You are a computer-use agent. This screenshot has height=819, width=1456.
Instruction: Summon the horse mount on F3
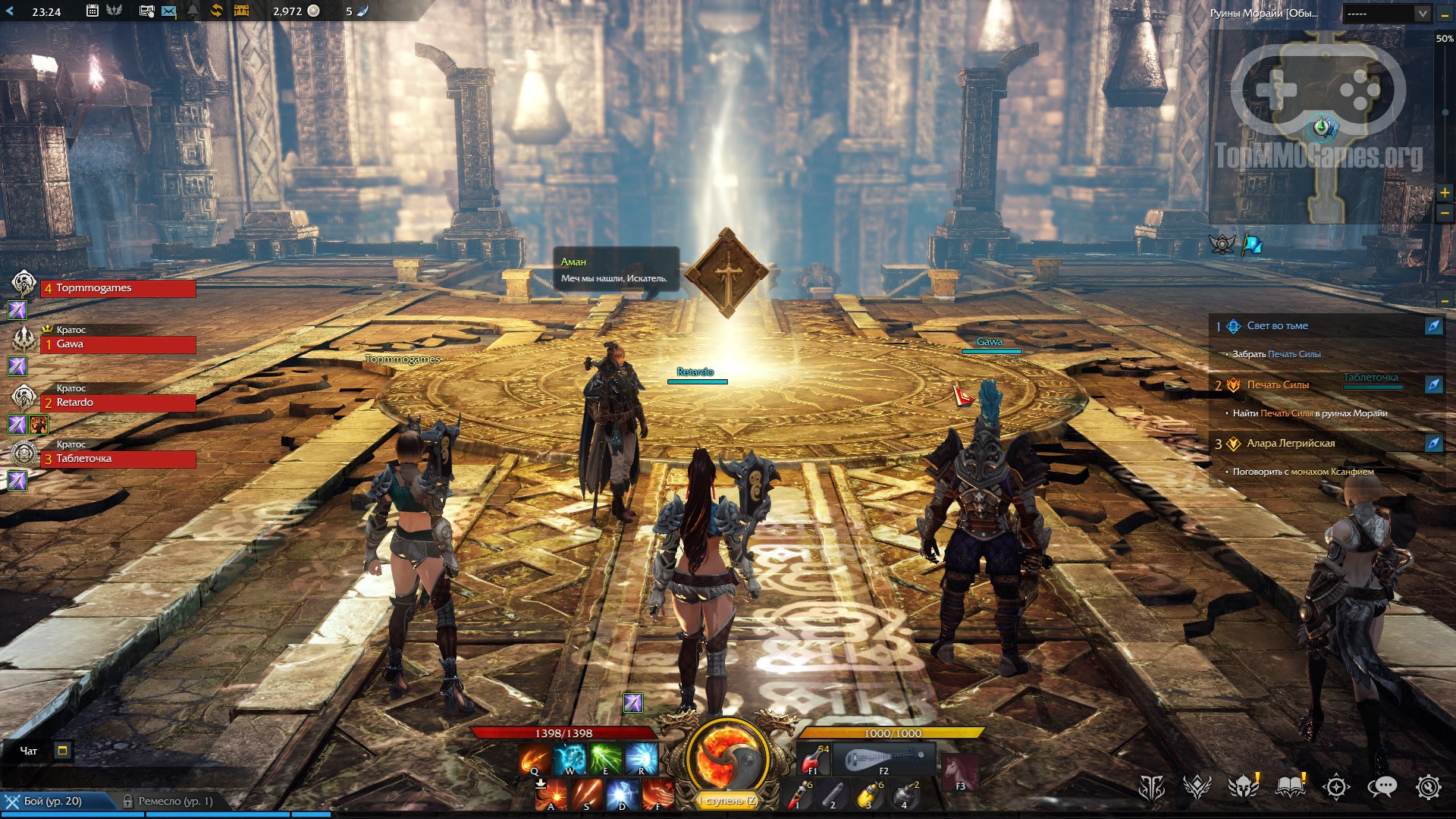(x=960, y=773)
